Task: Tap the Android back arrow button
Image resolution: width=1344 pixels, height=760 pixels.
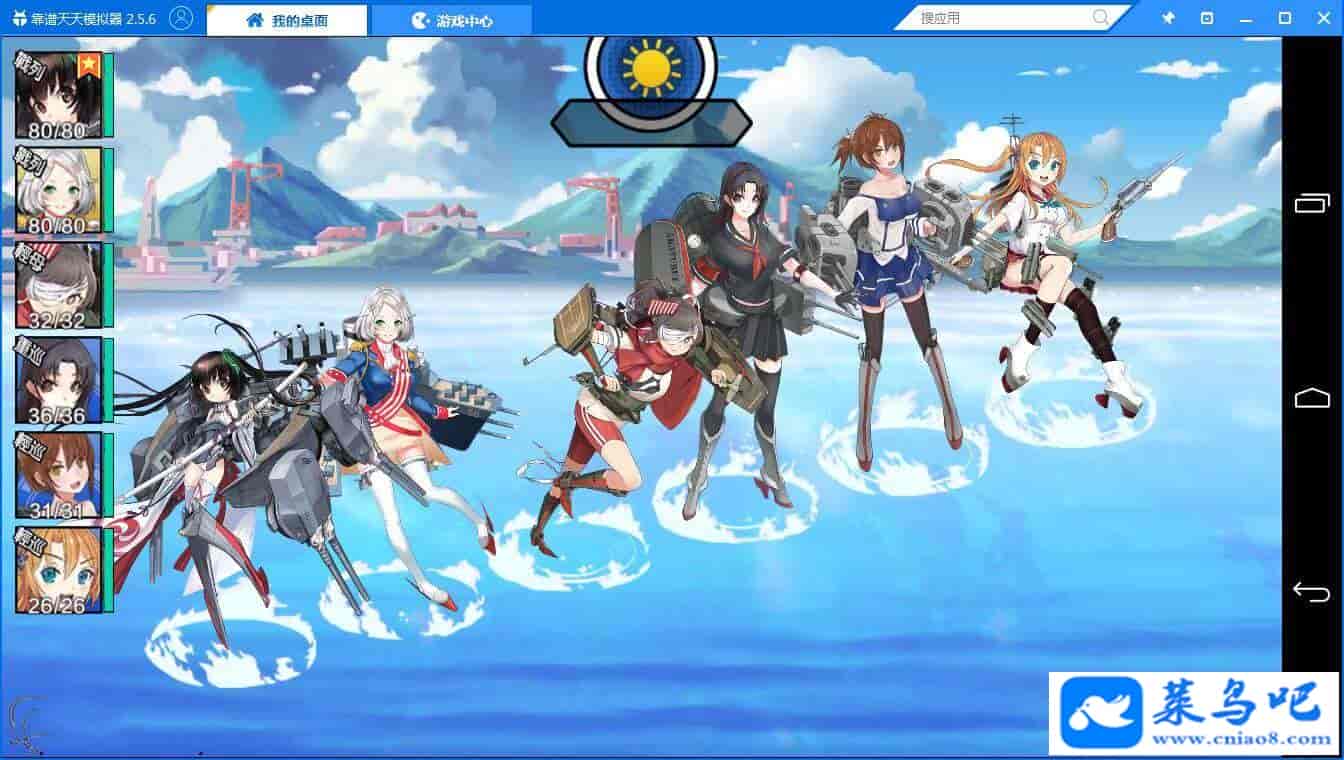Action: 1311,591
